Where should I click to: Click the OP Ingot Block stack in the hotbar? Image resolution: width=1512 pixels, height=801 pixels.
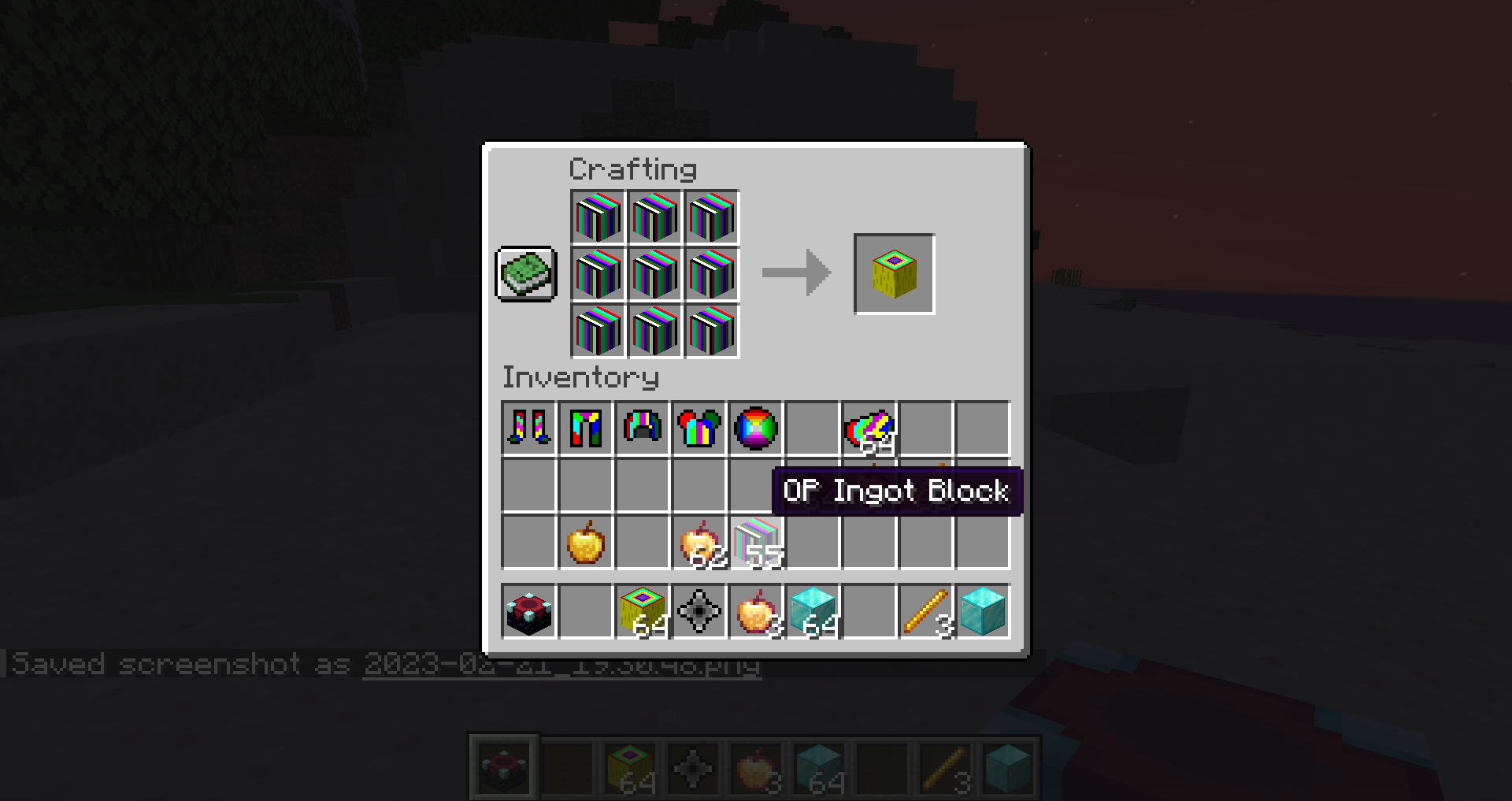[x=642, y=610]
